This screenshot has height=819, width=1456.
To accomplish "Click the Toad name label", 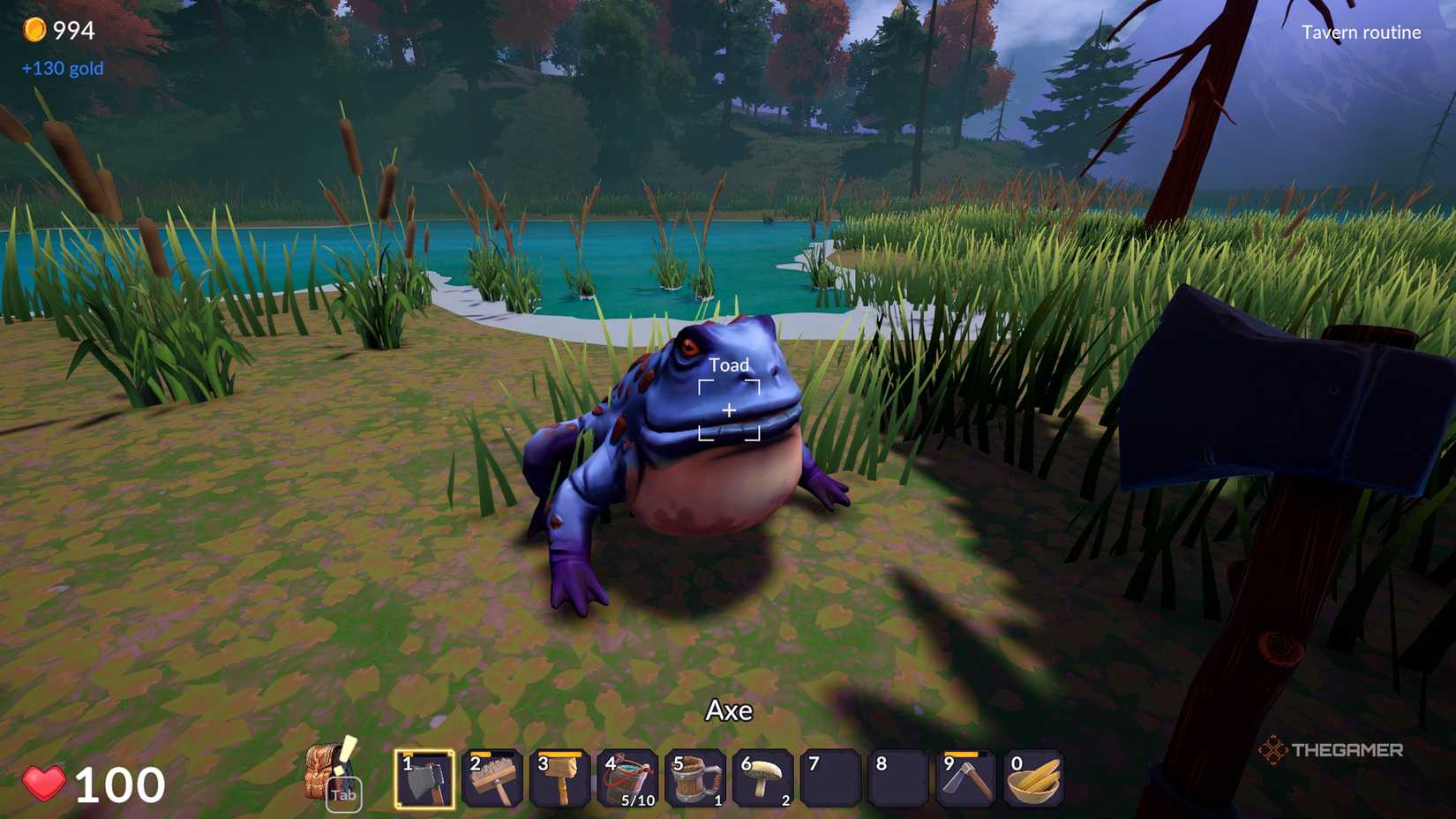I will point(727,364).
